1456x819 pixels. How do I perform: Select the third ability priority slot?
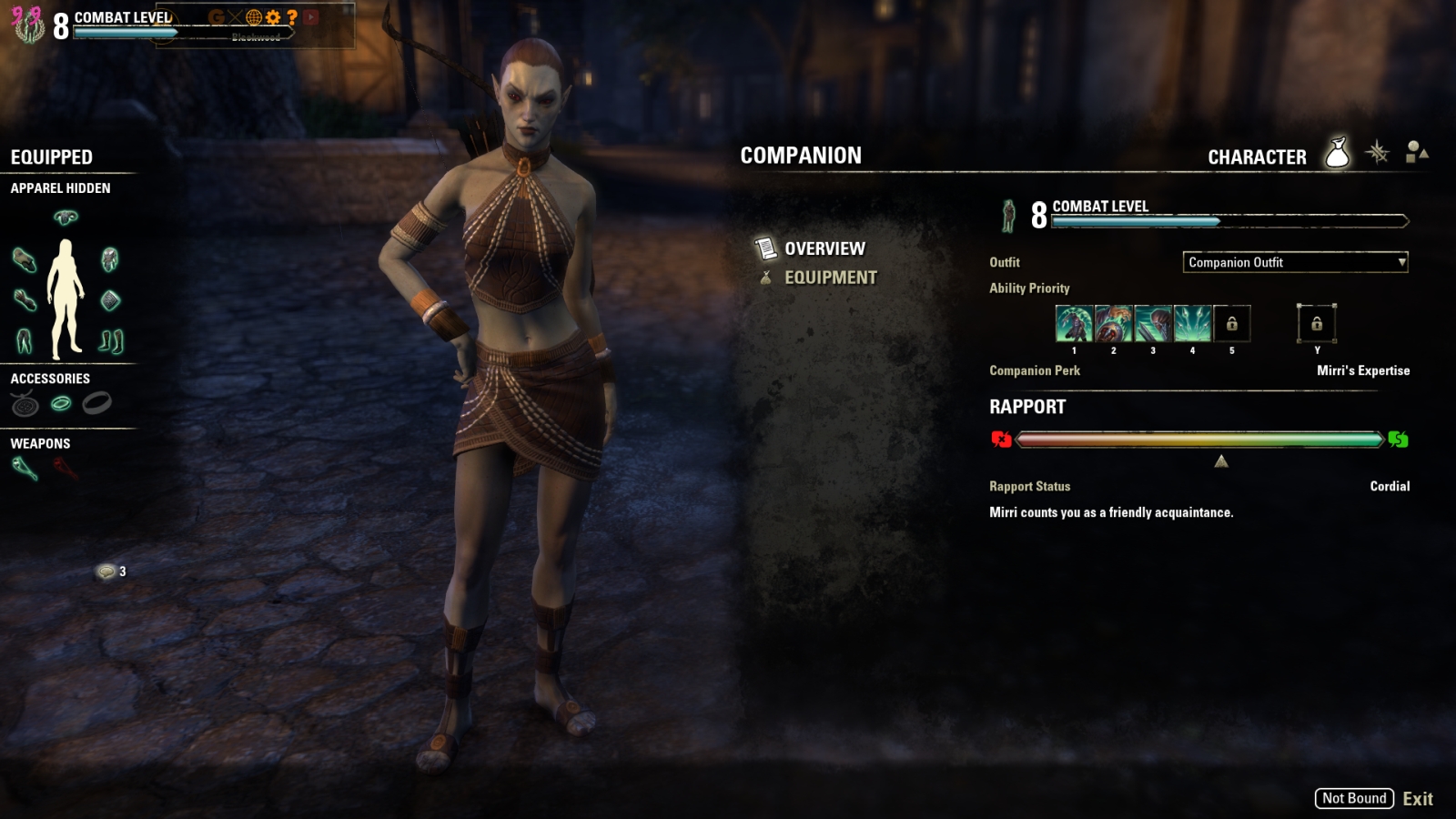pos(1153,323)
